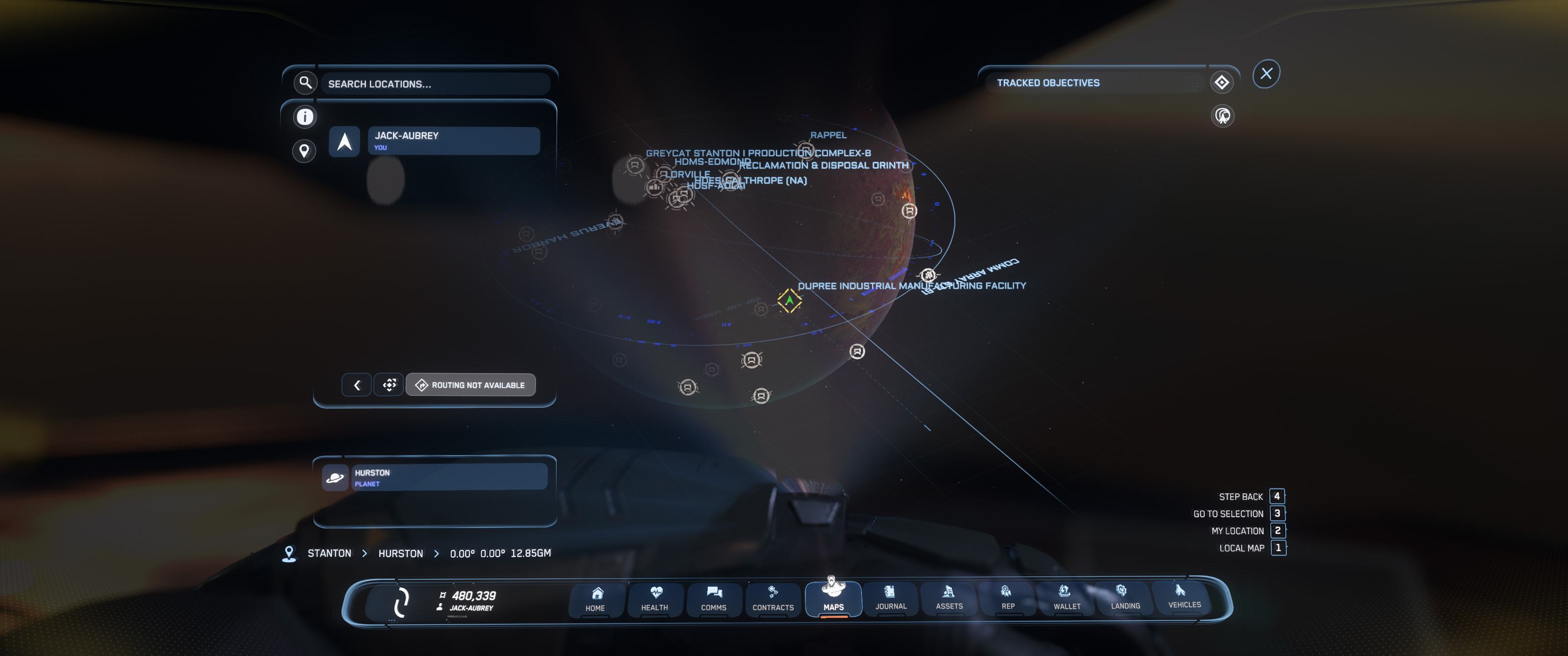The width and height of the screenshot is (1568, 656).
Task: Switch to the Wallet tab
Action: [x=1067, y=598]
